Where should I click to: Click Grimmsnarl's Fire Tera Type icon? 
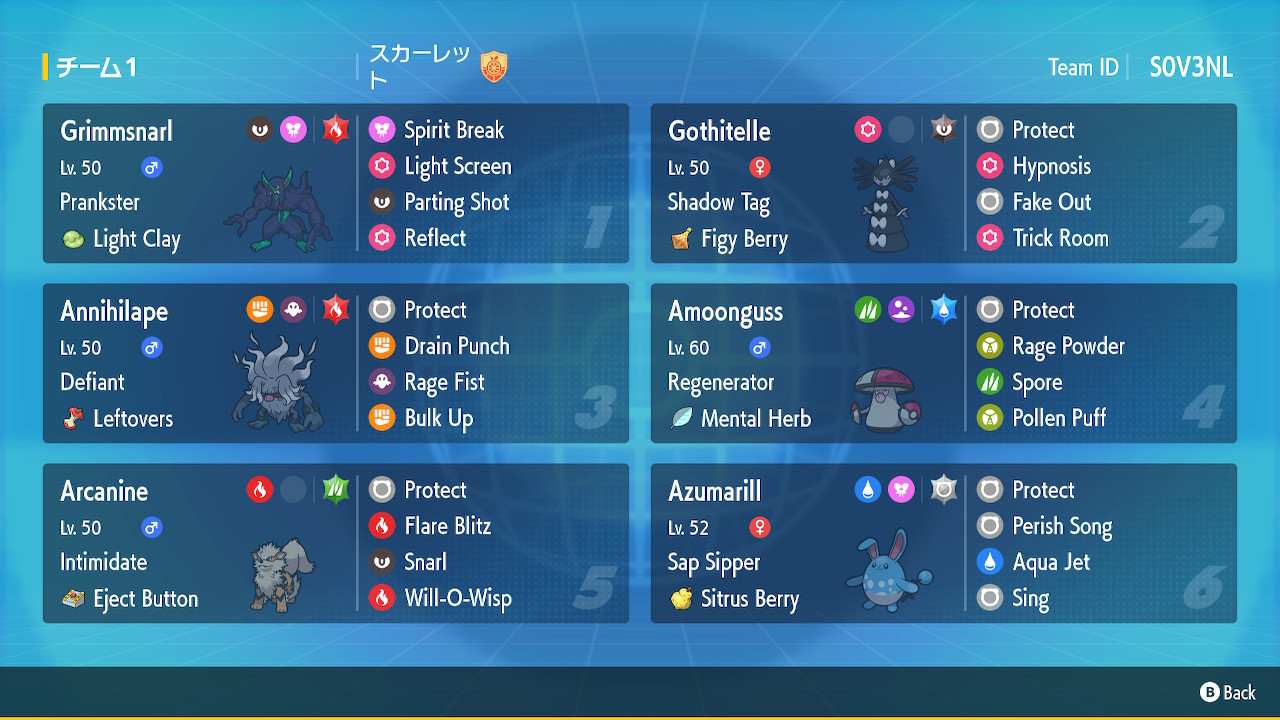[335, 129]
